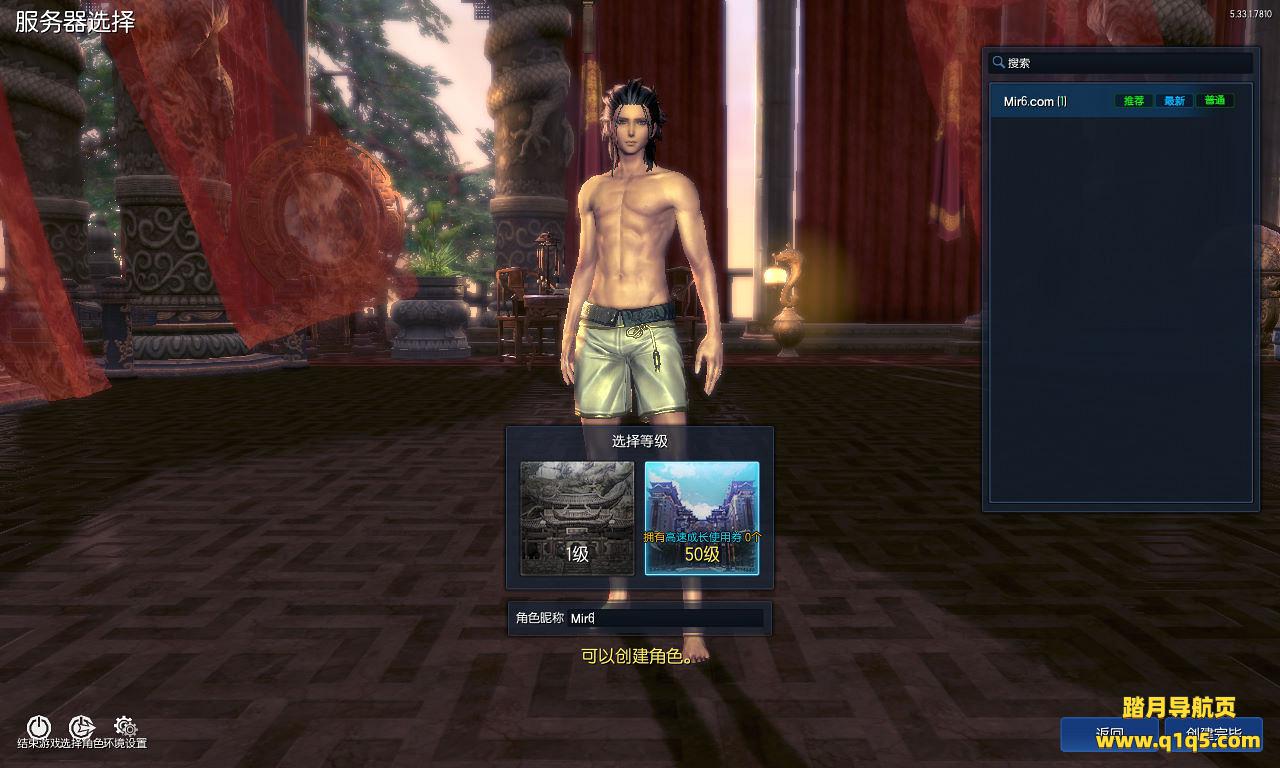This screenshot has width=1280, height=768.
Task: Quit via the power icon (结束游戏)
Action: (x=38, y=727)
